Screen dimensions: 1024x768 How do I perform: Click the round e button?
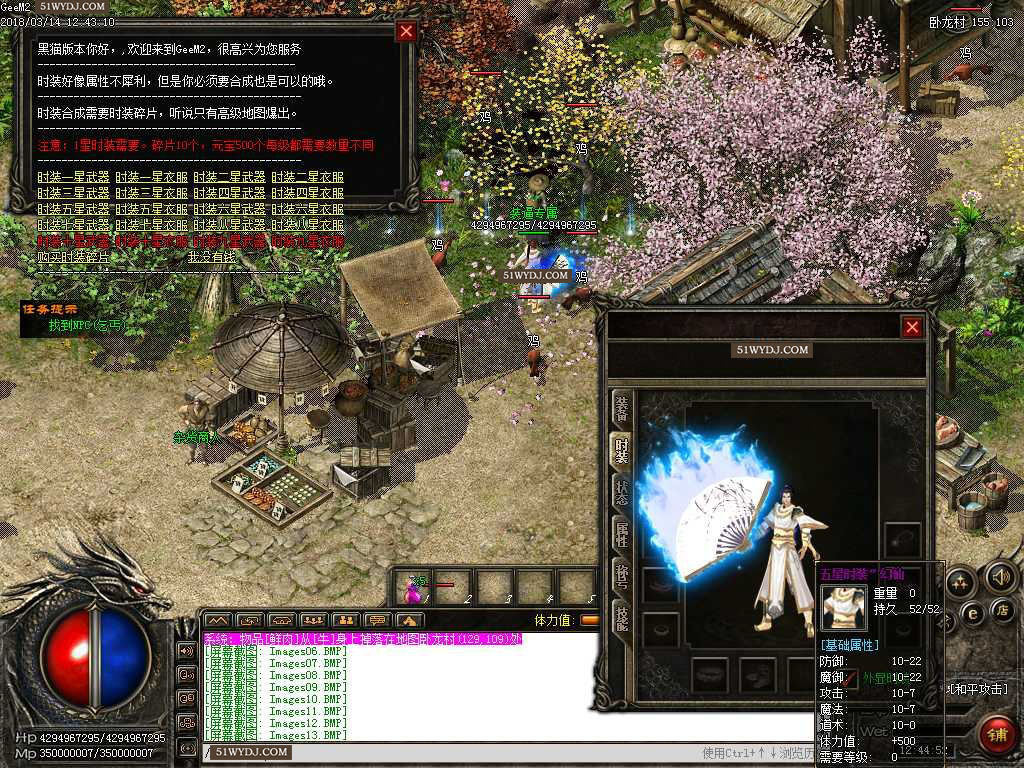(x=971, y=612)
